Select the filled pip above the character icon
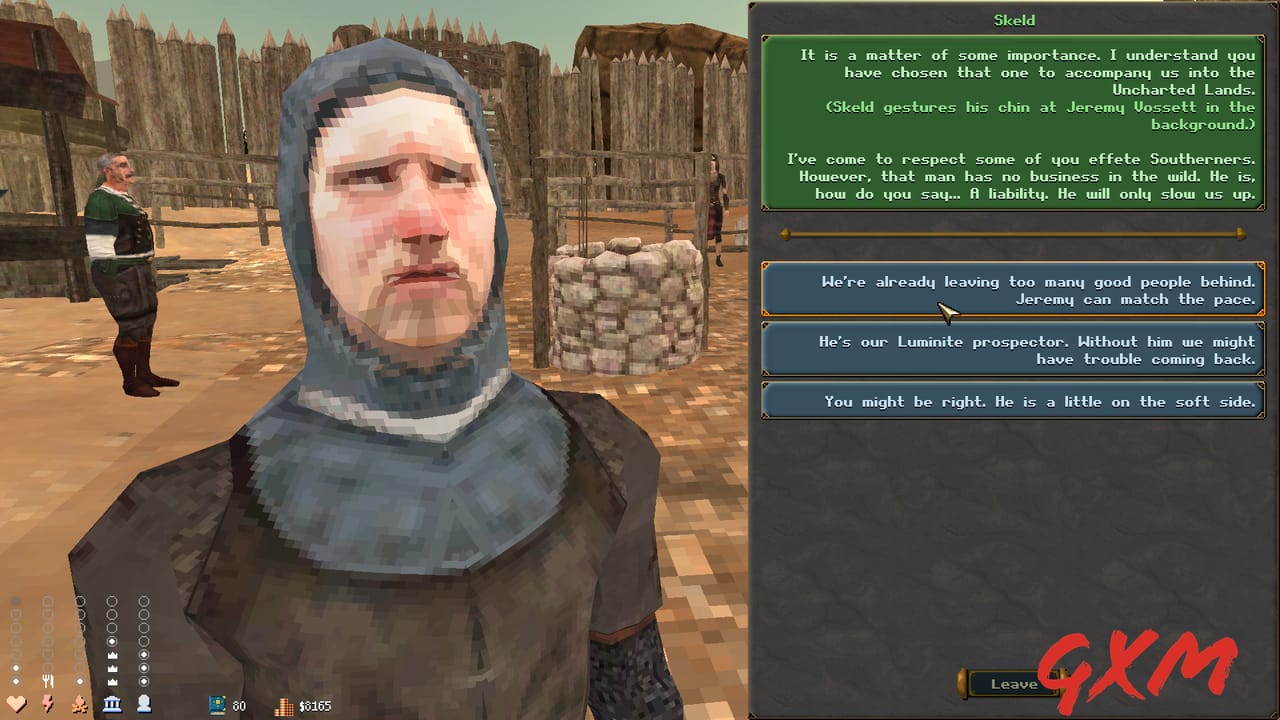The image size is (1280, 720). coord(142,654)
